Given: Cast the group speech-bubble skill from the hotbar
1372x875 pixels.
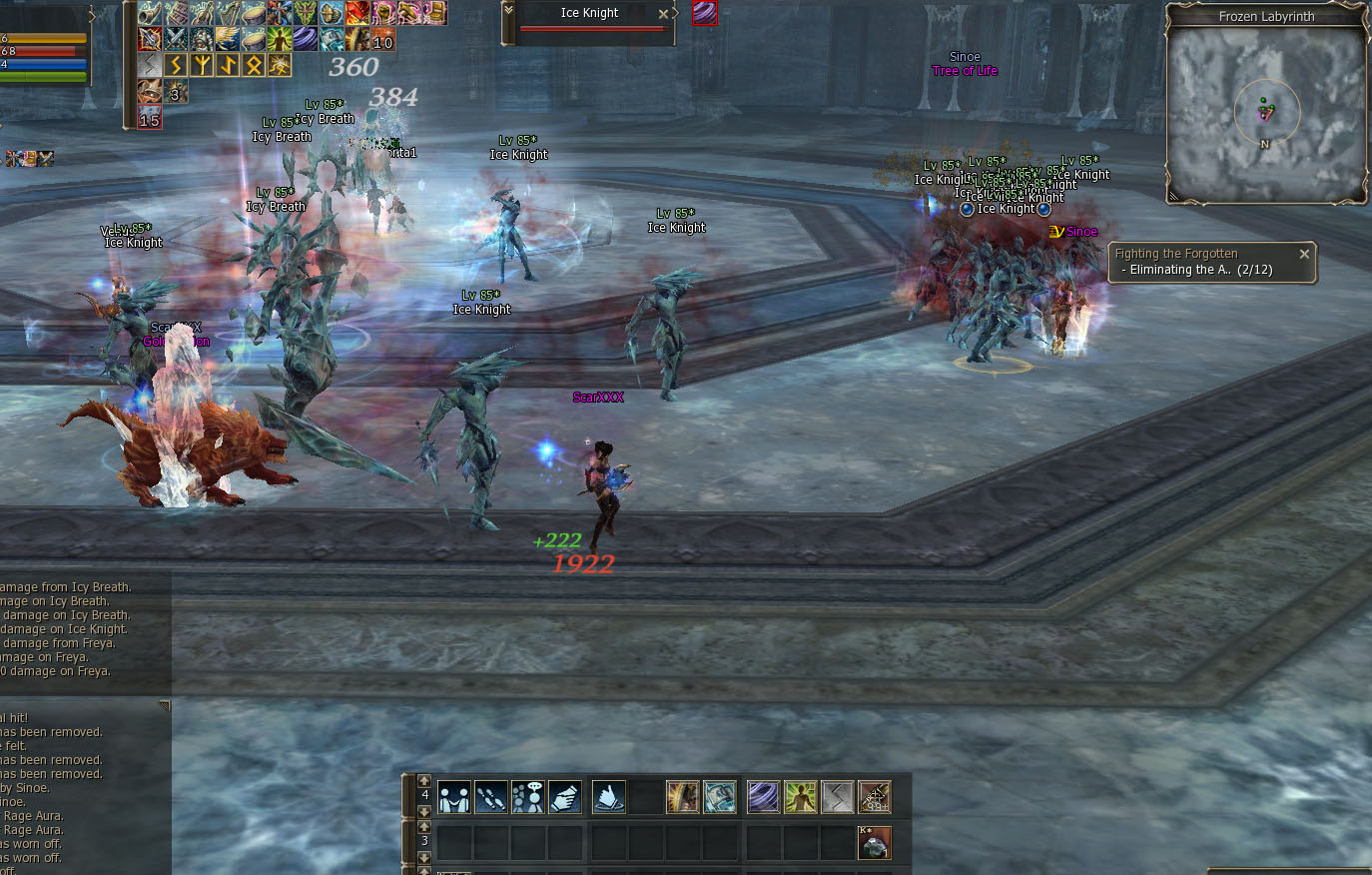Looking at the screenshot, I should point(529,794).
